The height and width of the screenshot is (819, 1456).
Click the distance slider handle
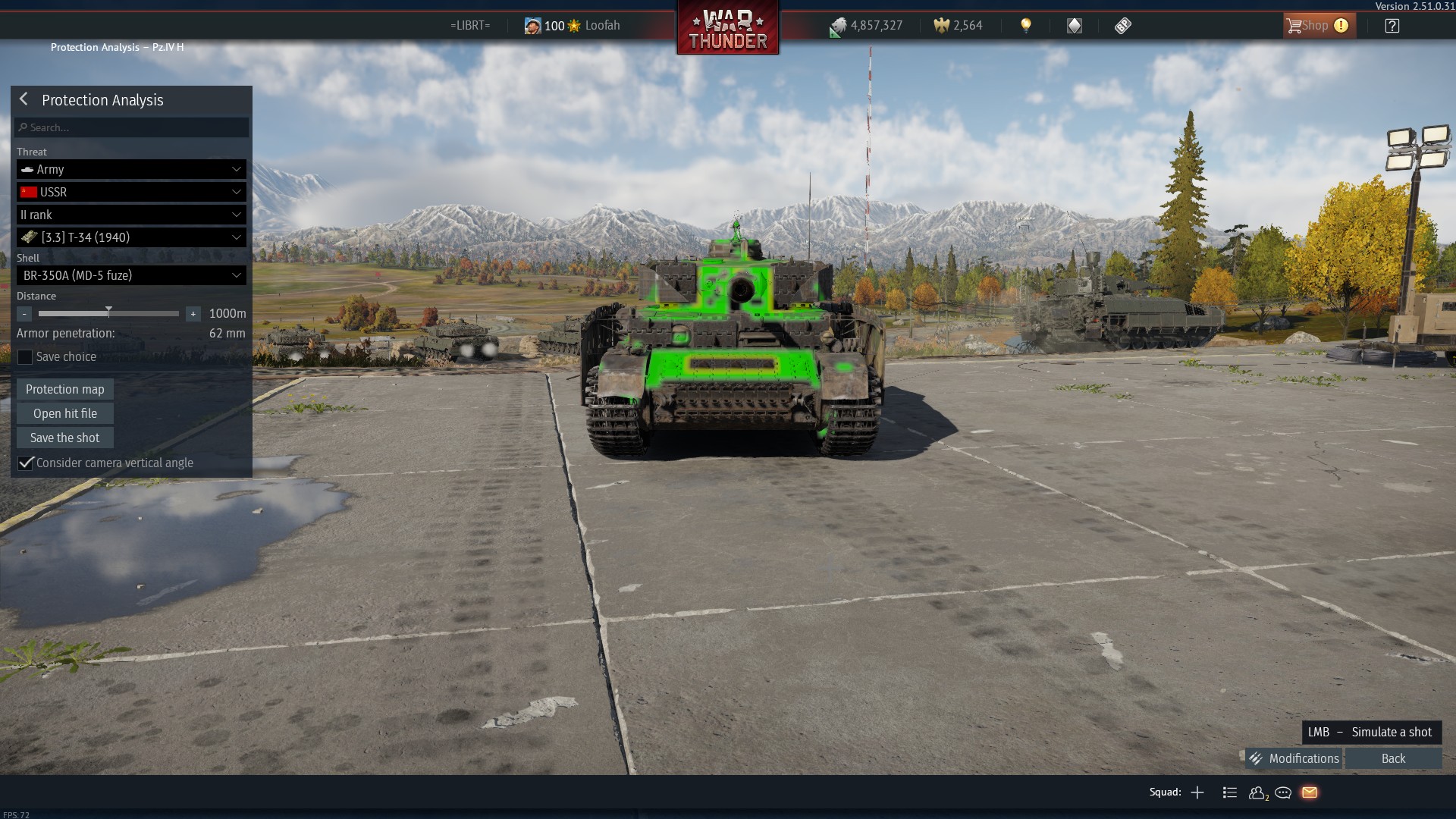pyautogui.click(x=108, y=312)
